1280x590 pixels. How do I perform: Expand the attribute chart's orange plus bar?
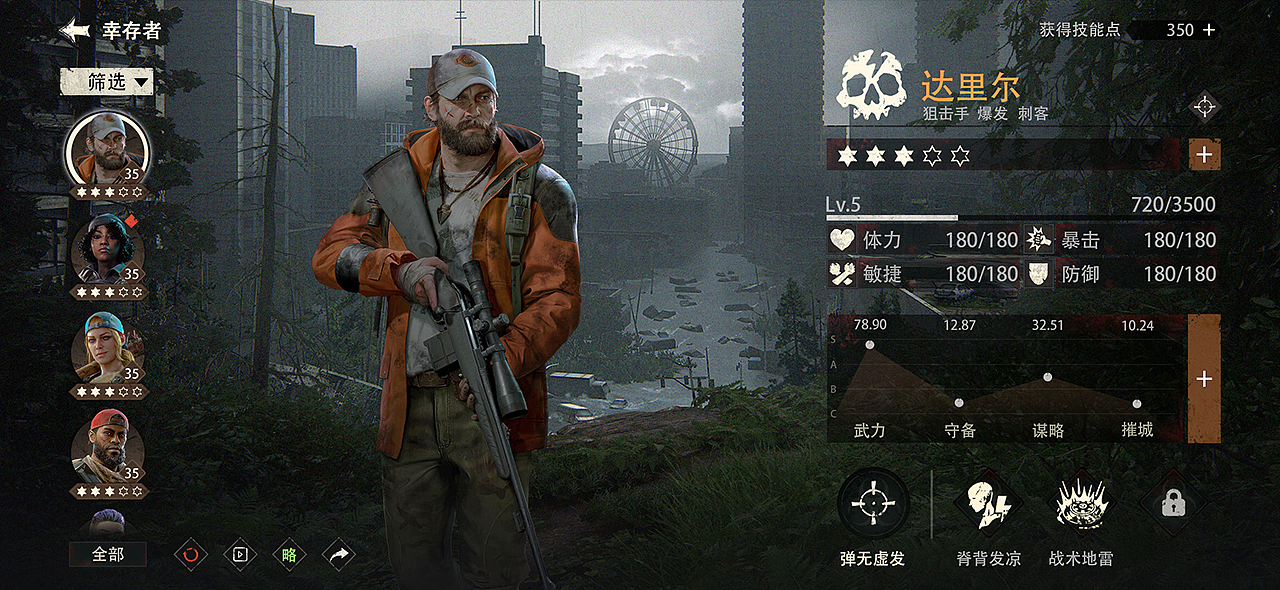click(x=1204, y=379)
